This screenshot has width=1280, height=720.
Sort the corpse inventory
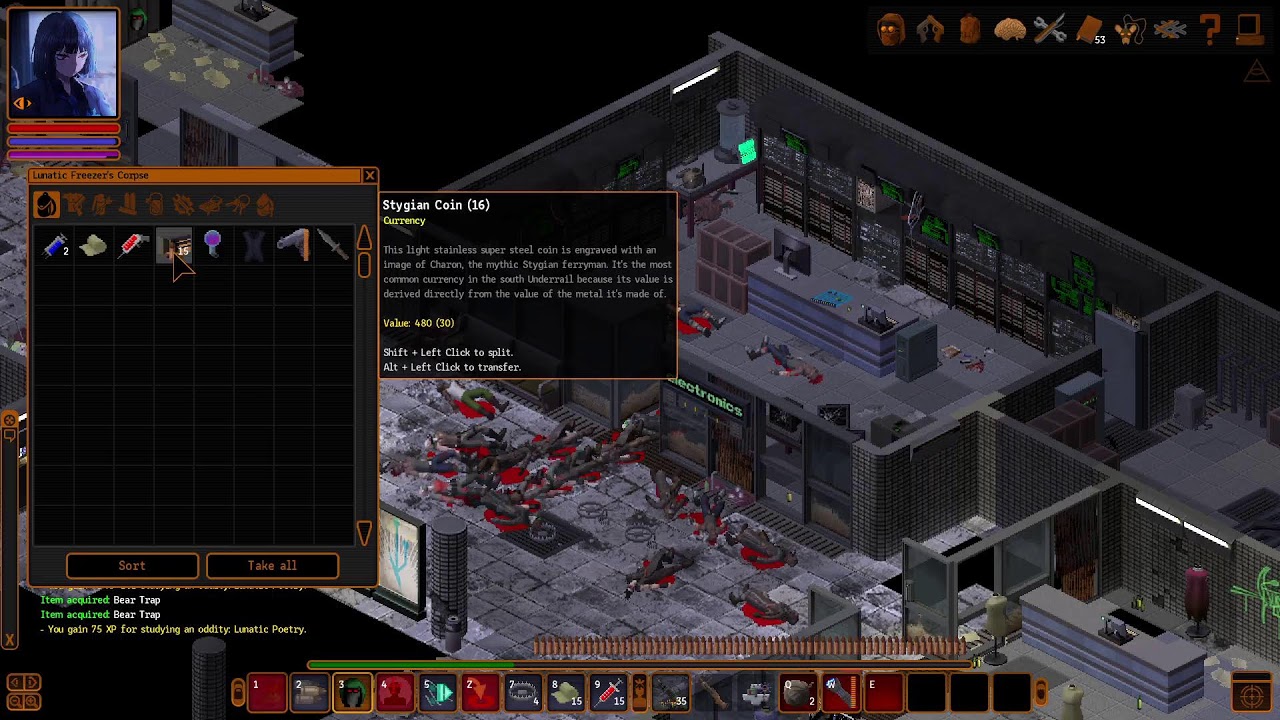[x=132, y=566]
